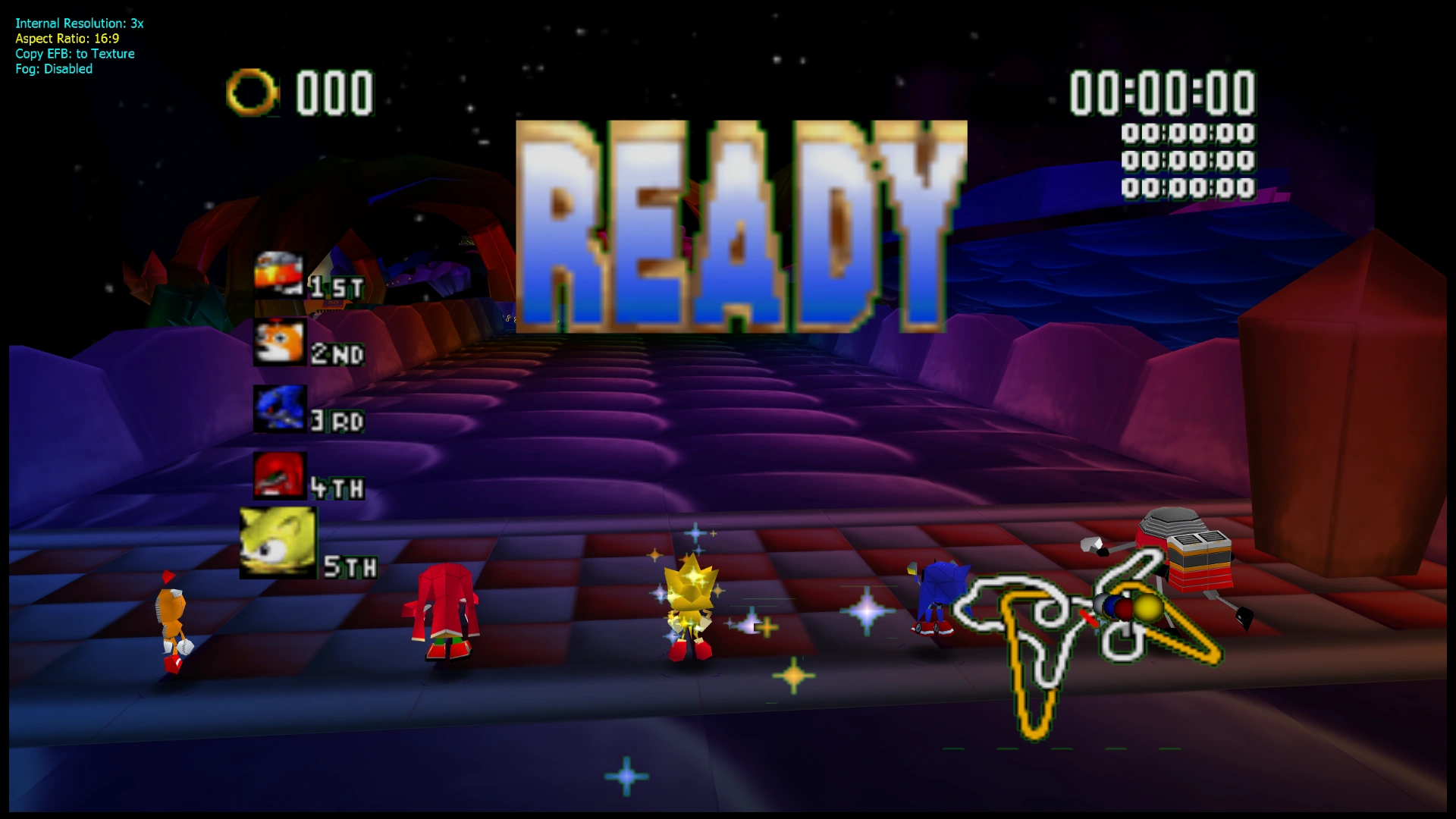The image size is (1456, 819).
Task: Click Super Sonic's 5th place portrait
Action: pos(278,542)
